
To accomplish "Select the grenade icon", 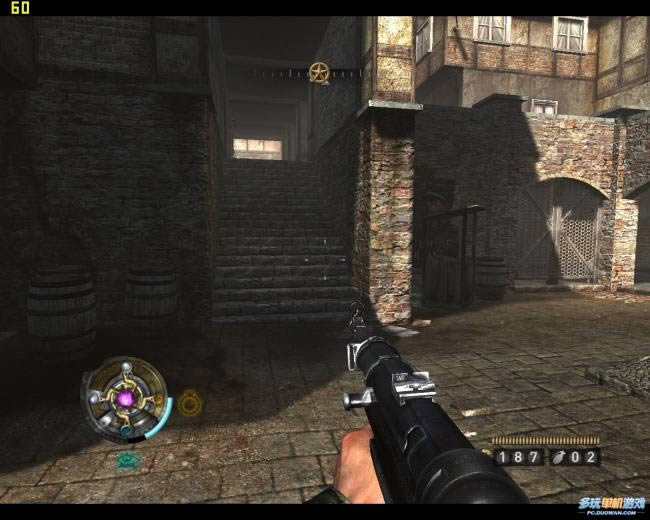I will click(x=562, y=457).
